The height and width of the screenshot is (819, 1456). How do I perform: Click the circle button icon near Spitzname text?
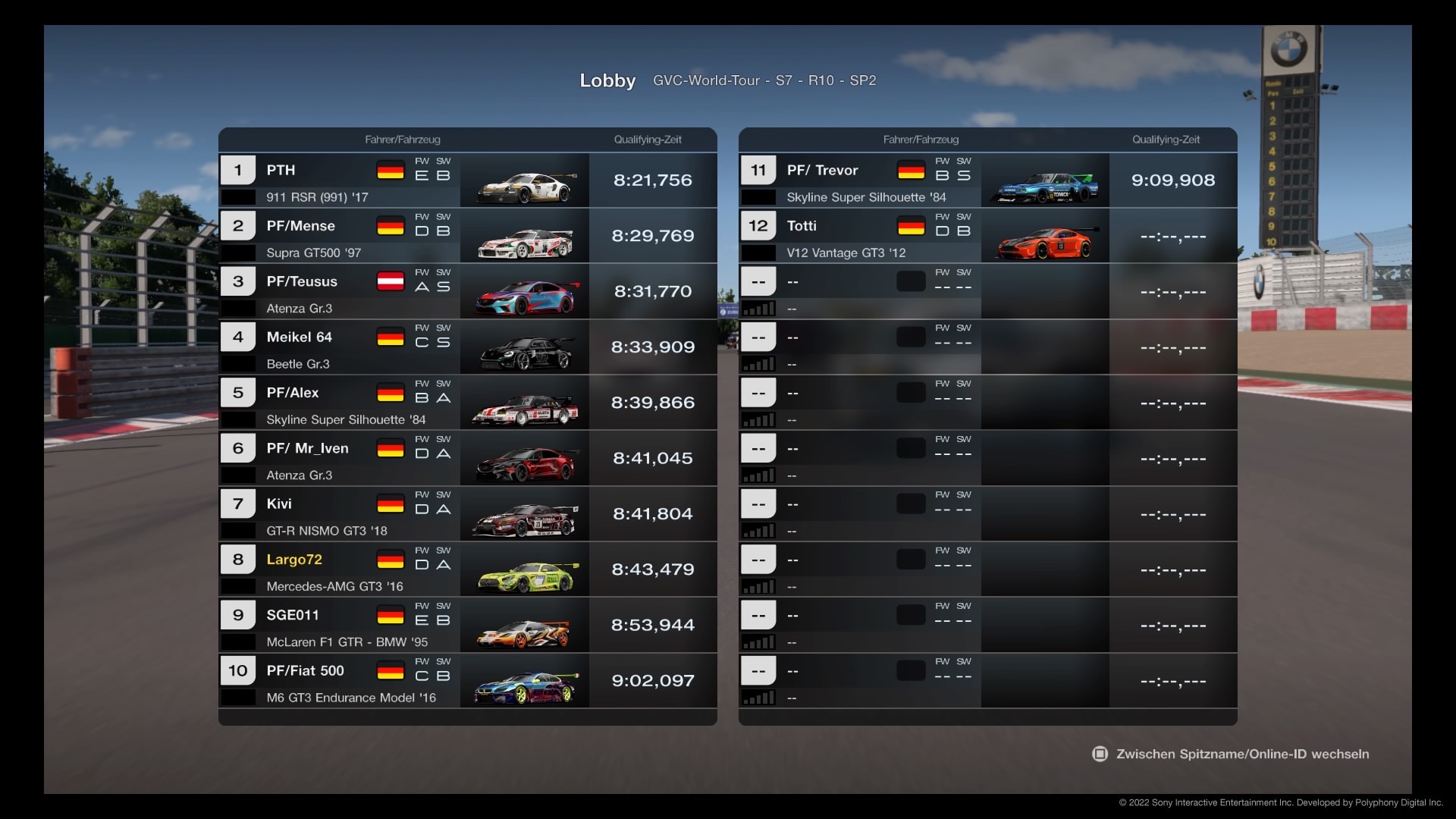tap(1100, 754)
